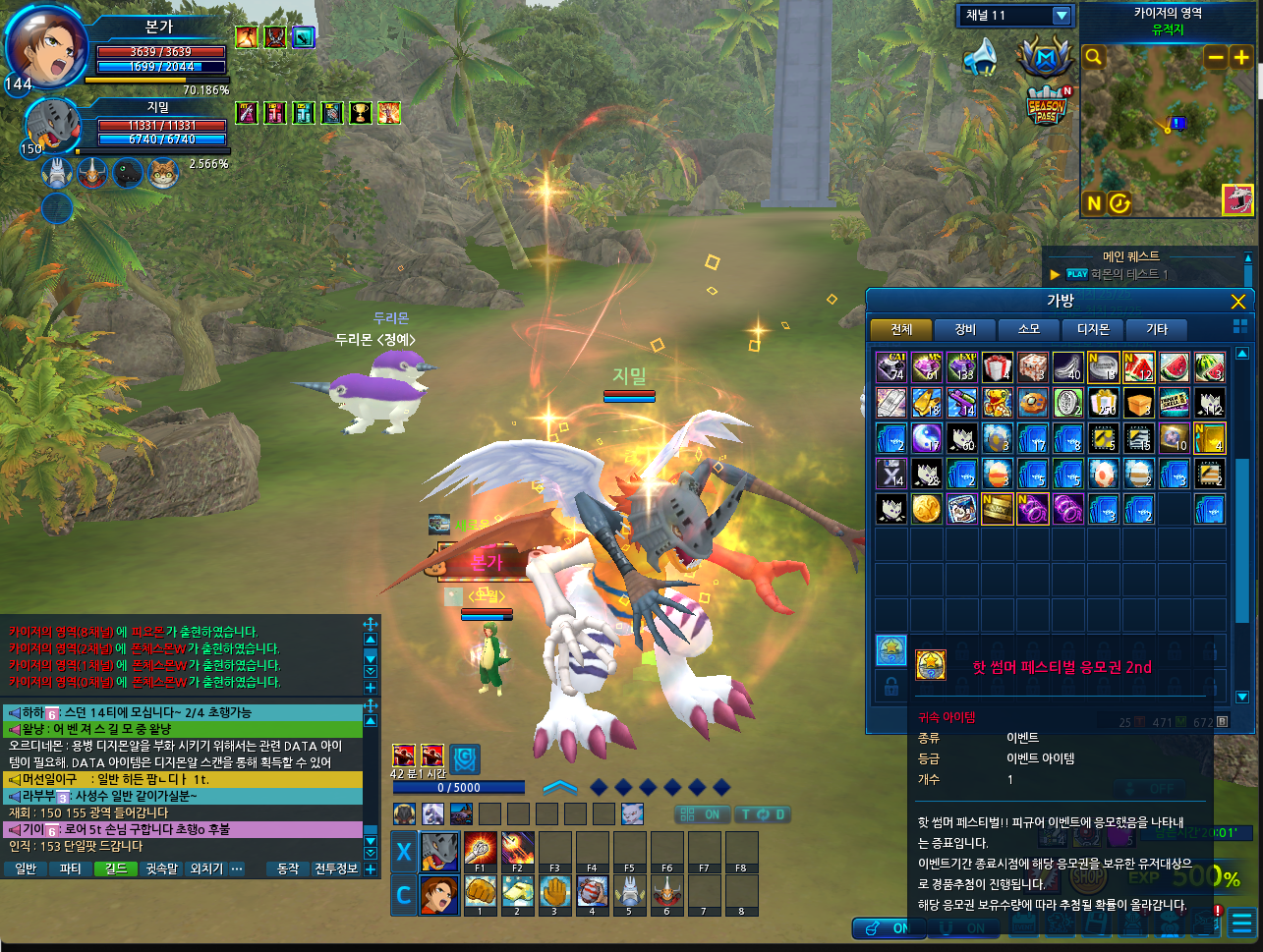Click the dinosaur skull icon on minimap
The image size is (1263, 952).
coord(1237,199)
